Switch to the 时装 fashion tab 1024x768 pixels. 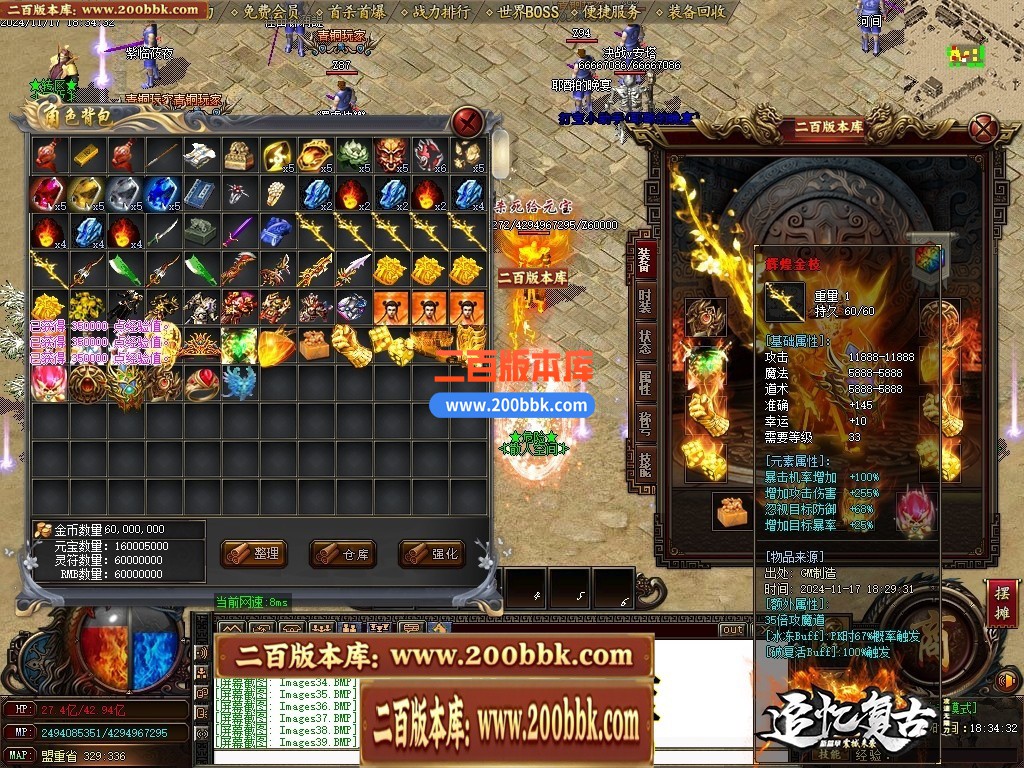644,300
